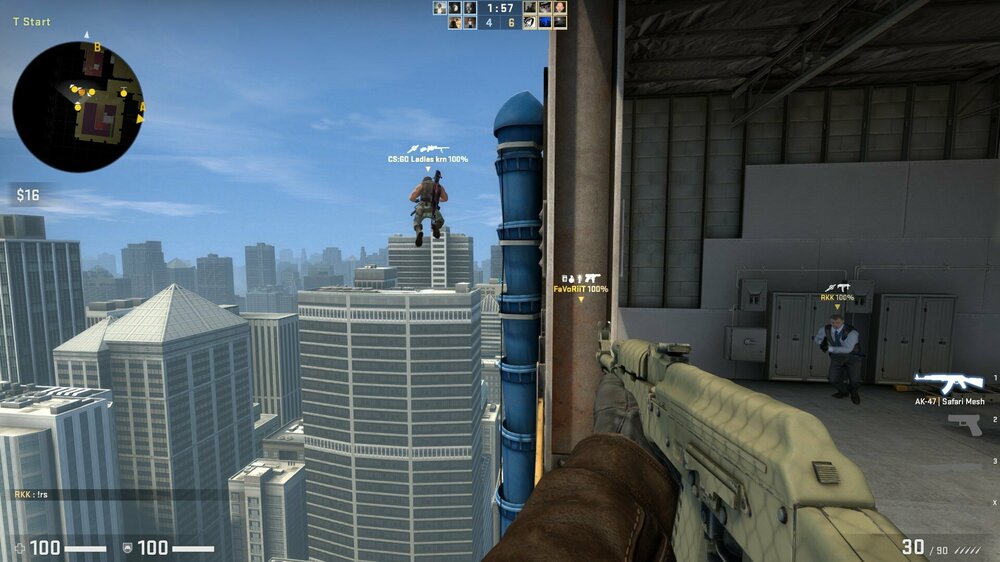Click bombsite B marker on the radar

pos(97,47)
